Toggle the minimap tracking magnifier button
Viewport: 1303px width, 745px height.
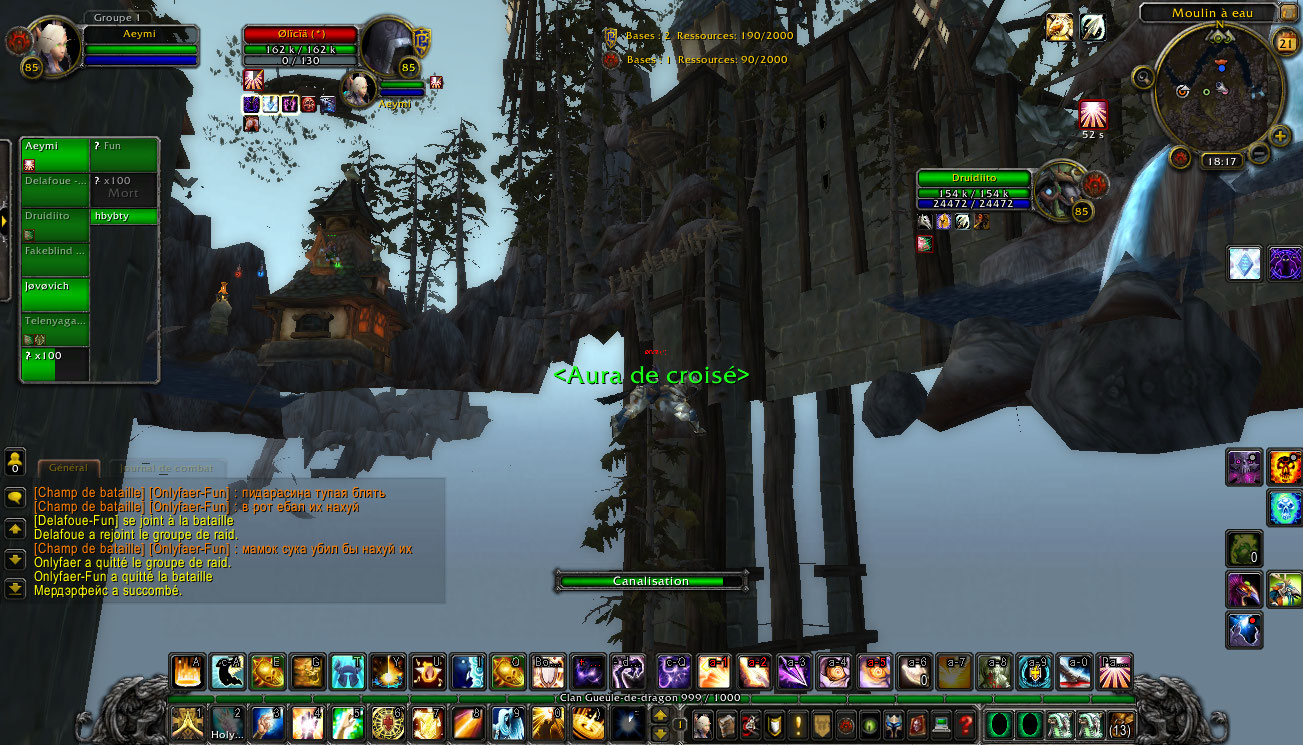pos(1143,76)
